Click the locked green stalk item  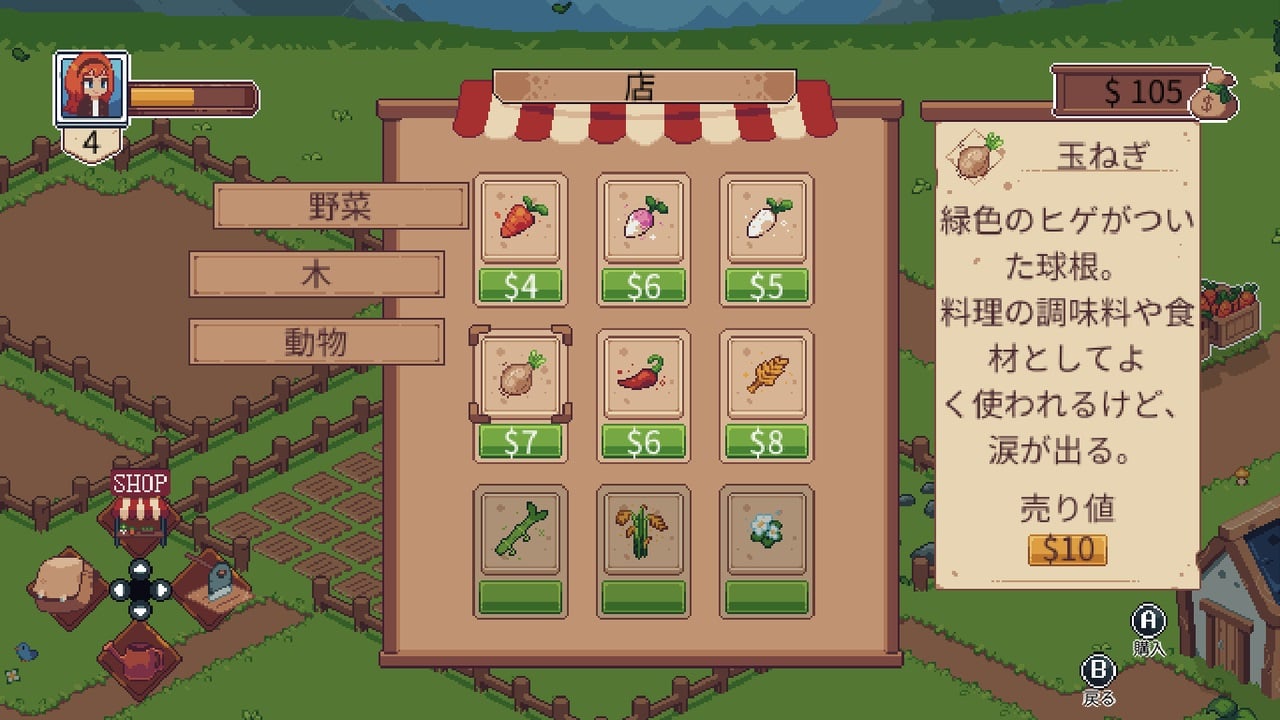520,531
